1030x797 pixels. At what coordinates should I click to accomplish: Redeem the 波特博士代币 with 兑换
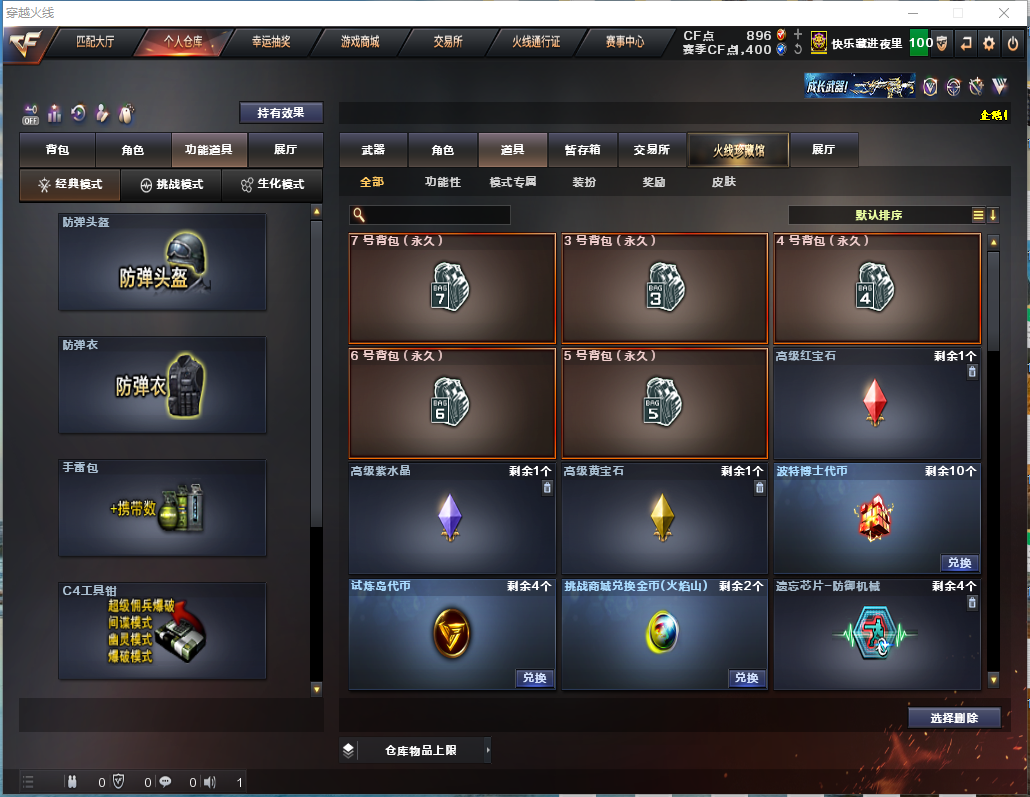960,562
